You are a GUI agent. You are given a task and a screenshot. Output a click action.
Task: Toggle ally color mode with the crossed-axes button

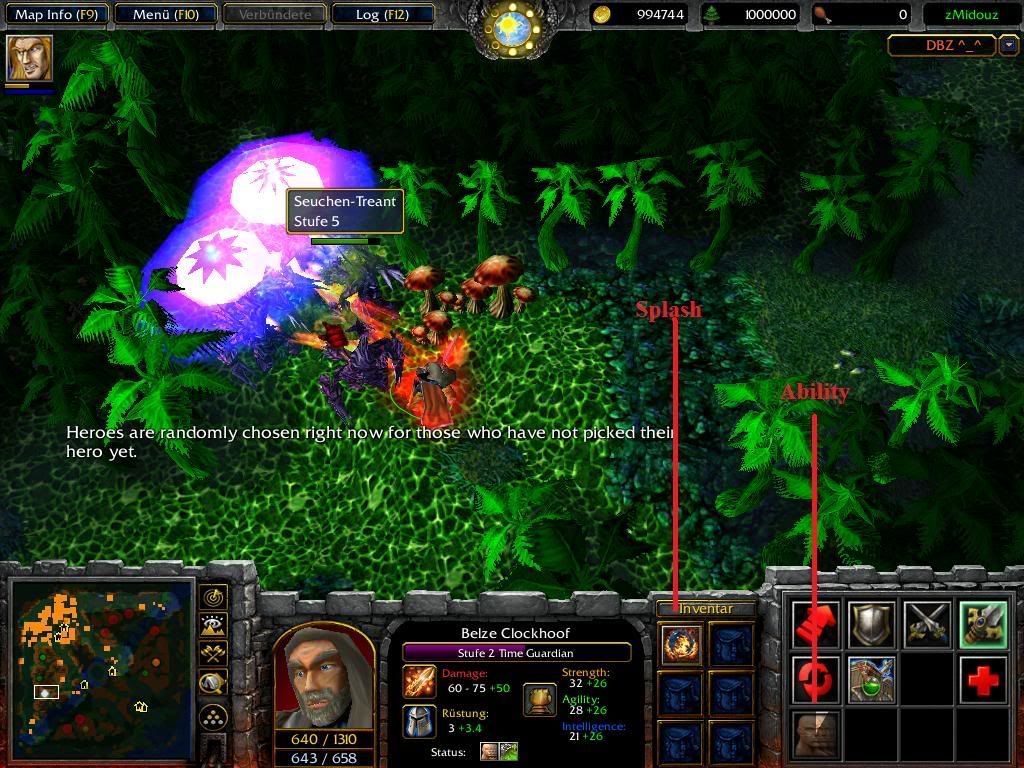click(213, 654)
